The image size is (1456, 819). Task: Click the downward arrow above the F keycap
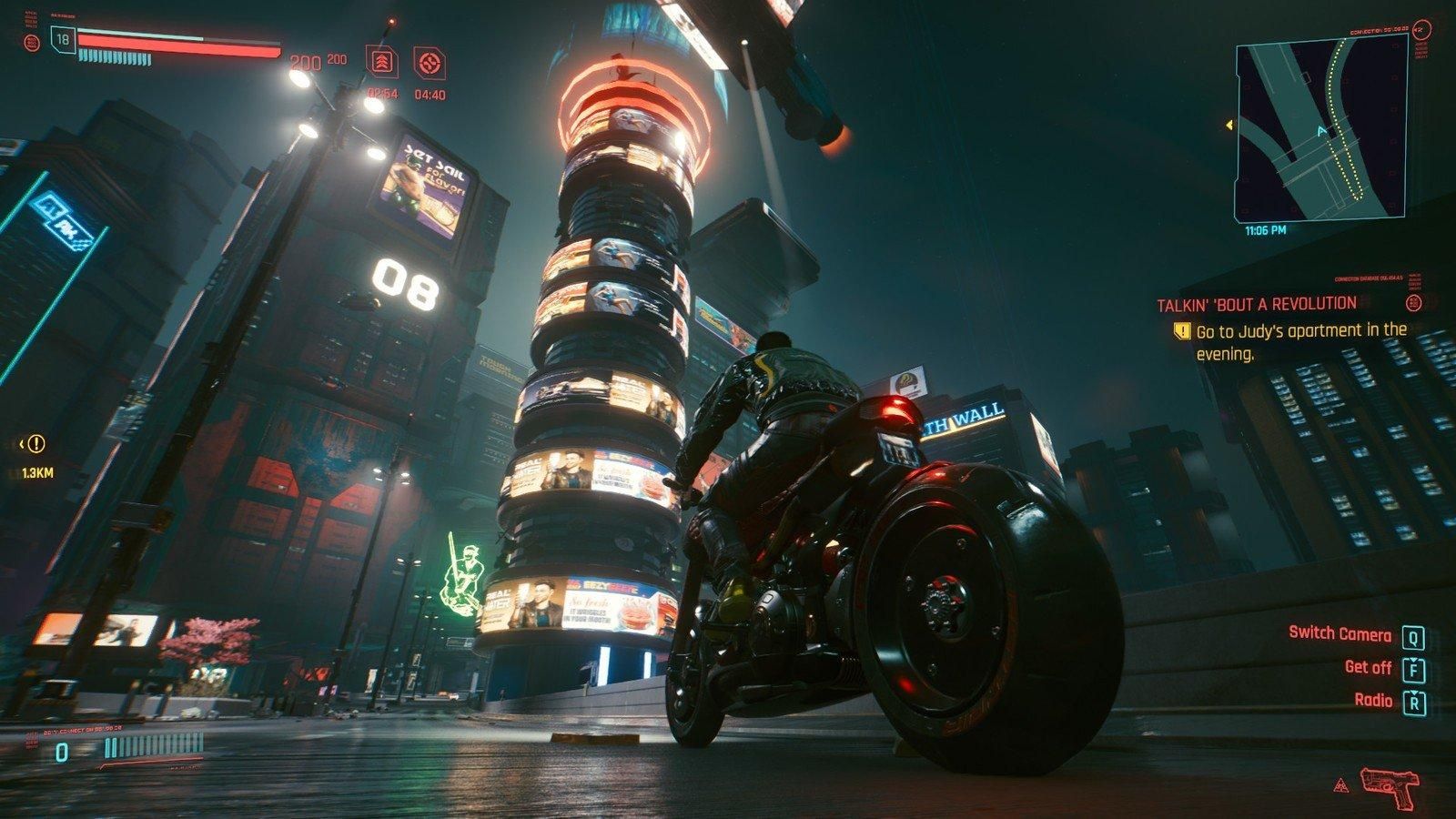point(1413,661)
